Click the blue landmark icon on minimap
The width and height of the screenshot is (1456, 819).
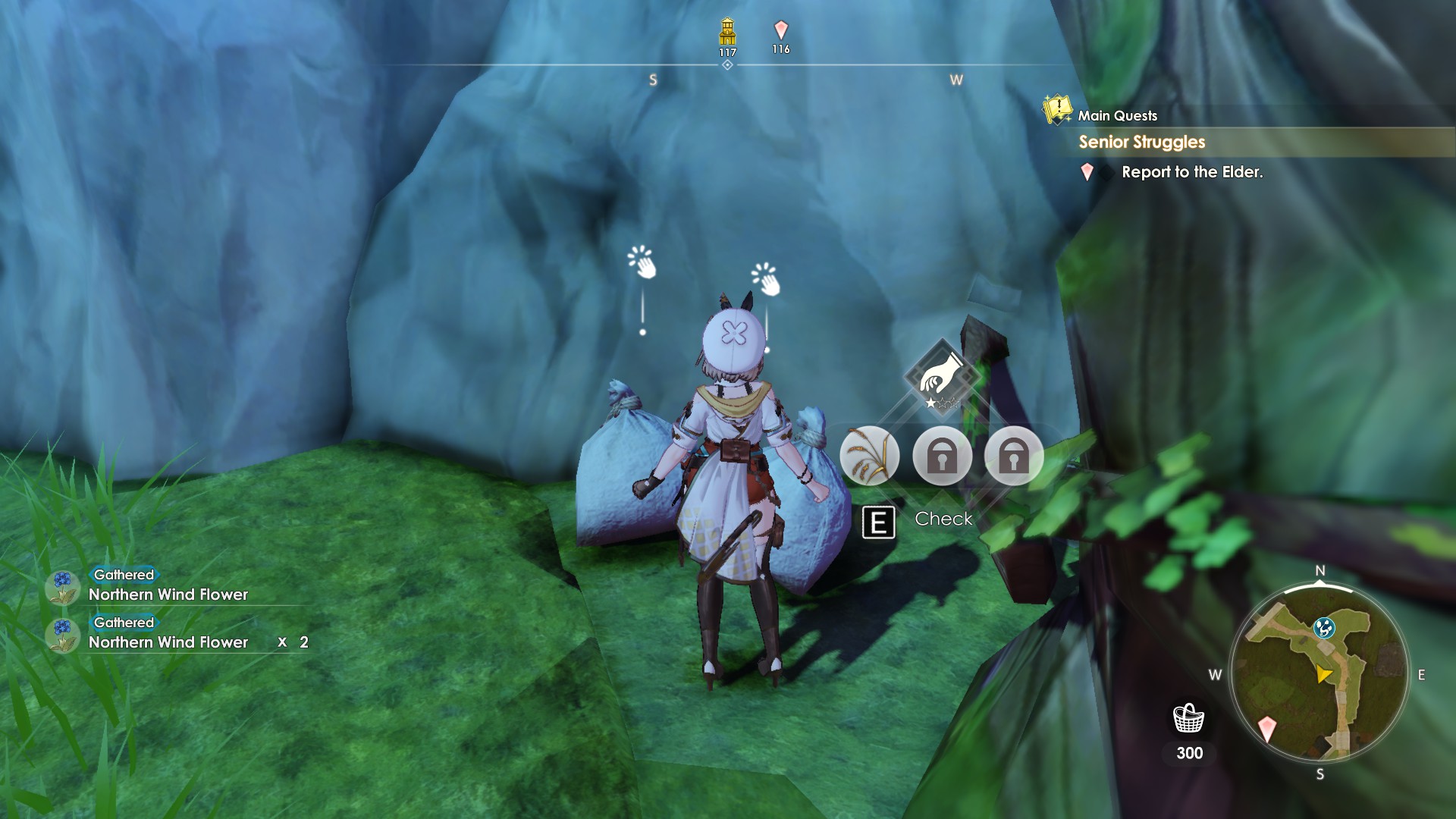[x=1324, y=627]
